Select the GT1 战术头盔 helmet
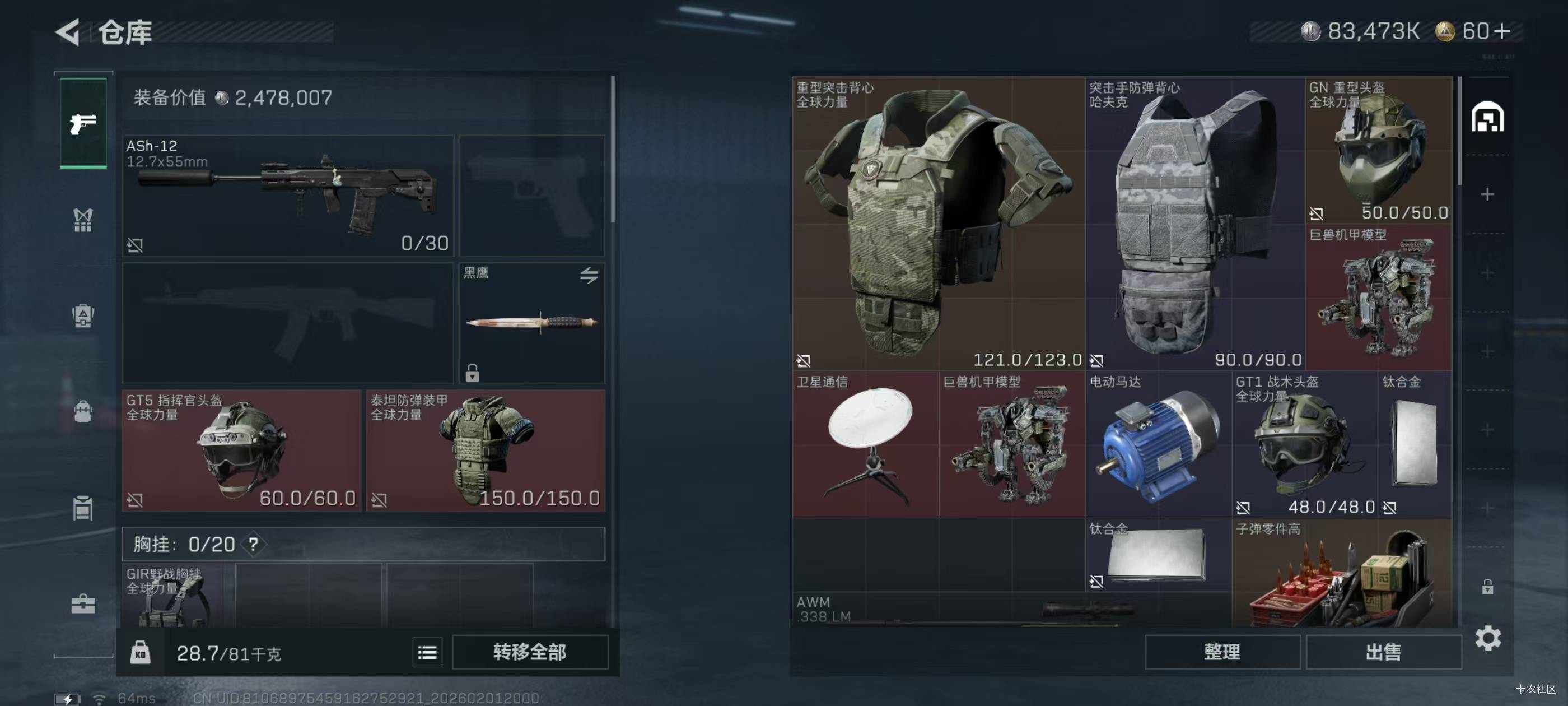The image size is (1568, 706). point(1304,445)
